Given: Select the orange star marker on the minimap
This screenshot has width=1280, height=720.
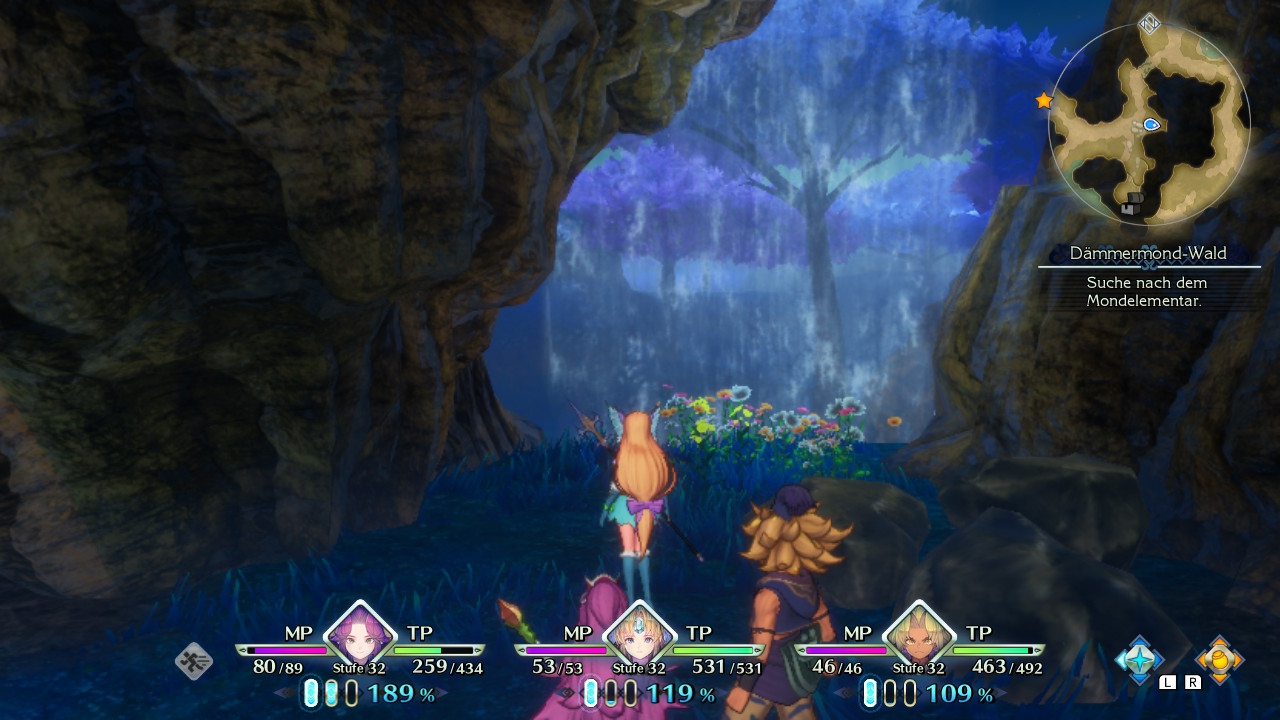Looking at the screenshot, I should tap(1044, 101).
